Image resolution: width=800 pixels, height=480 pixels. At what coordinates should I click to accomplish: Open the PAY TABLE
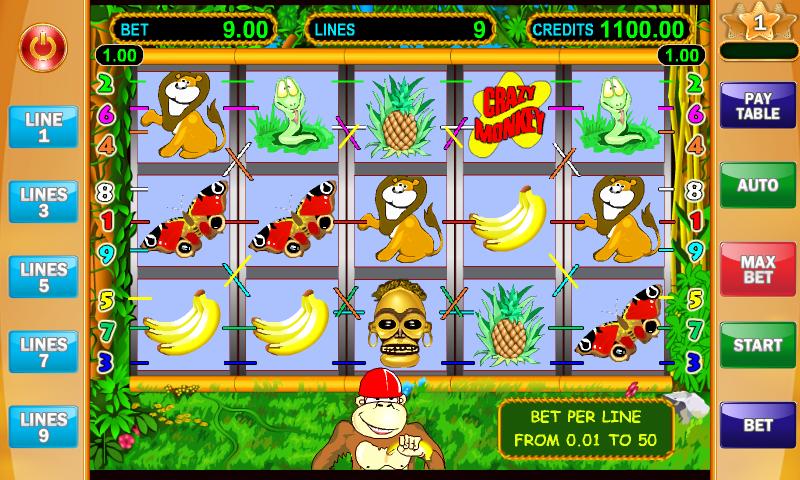pyautogui.click(x=758, y=106)
